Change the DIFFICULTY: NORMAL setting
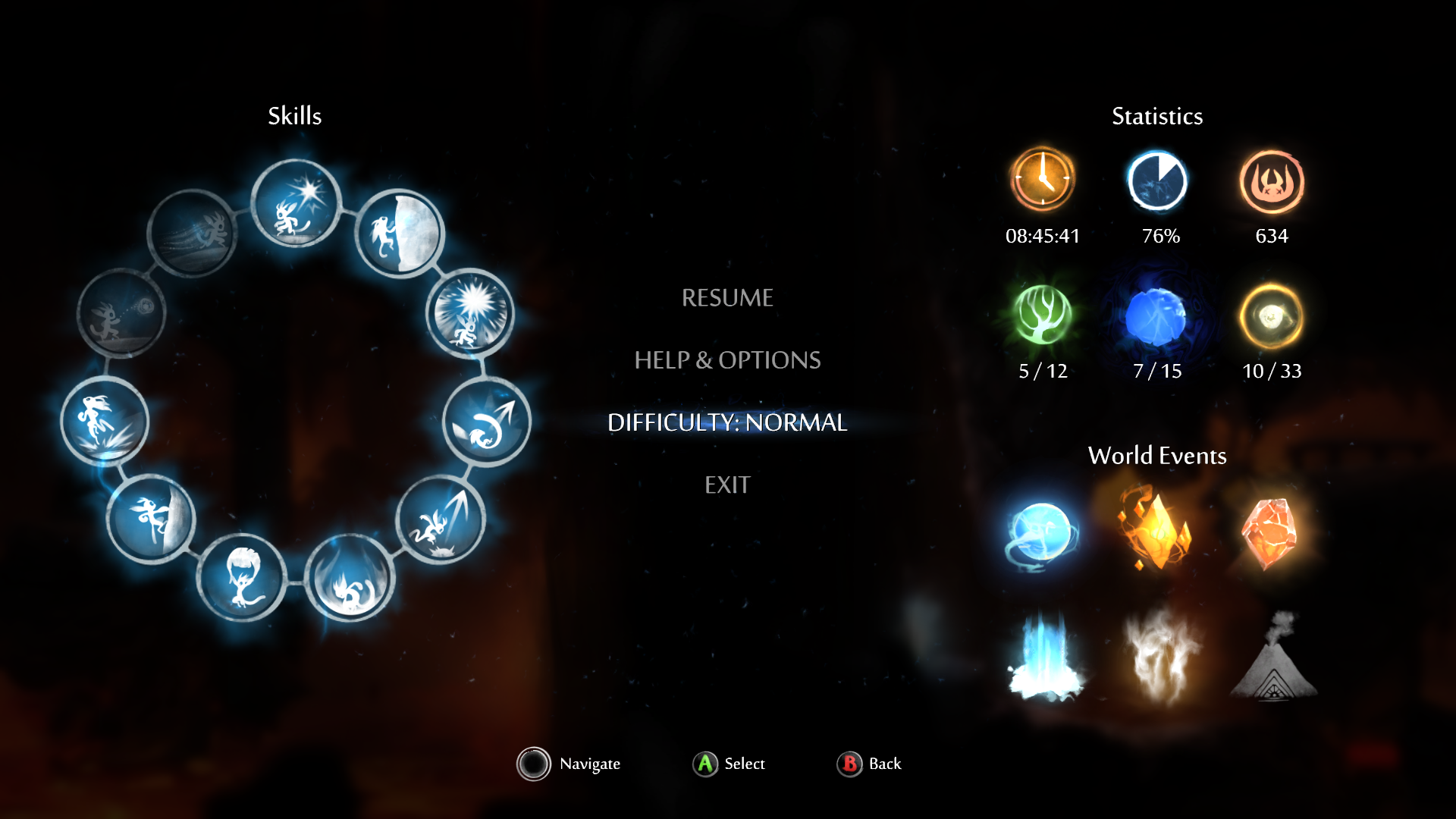This screenshot has width=1456, height=819. tap(727, 422)
